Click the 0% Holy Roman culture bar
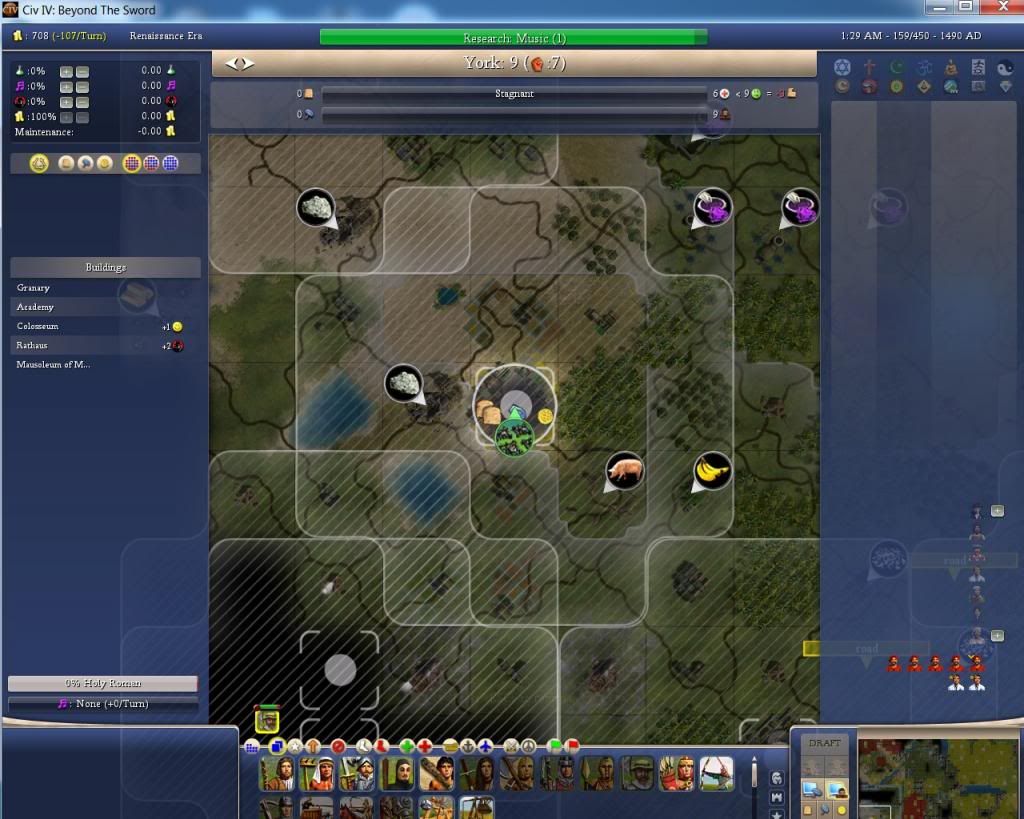Viewport: 1024px width, 819px height. 103,683
